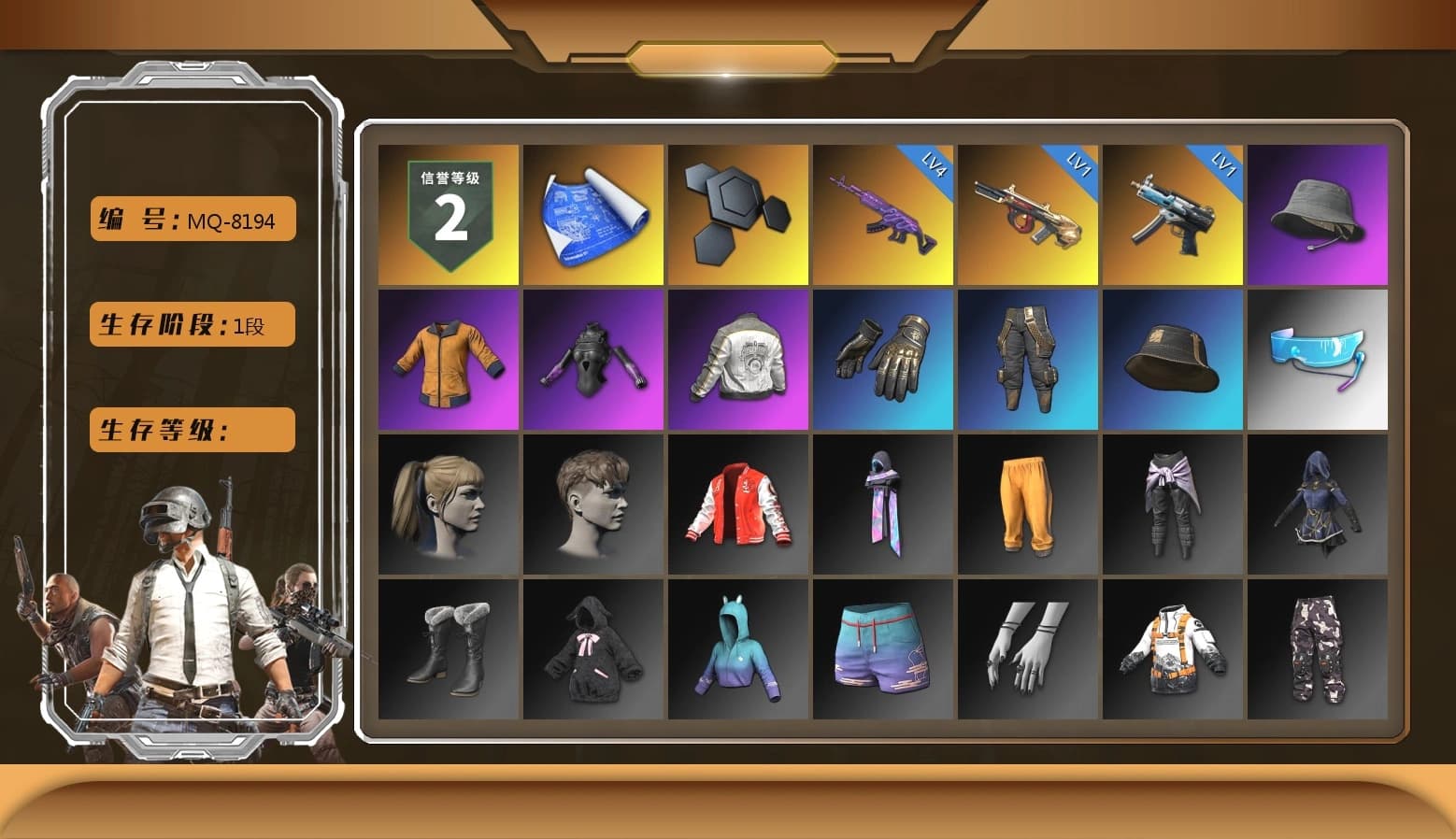The height and width of the screenshot is (839, 1456).
Task: View the LV4 purple AKM weapon skin
Action: 882,213
